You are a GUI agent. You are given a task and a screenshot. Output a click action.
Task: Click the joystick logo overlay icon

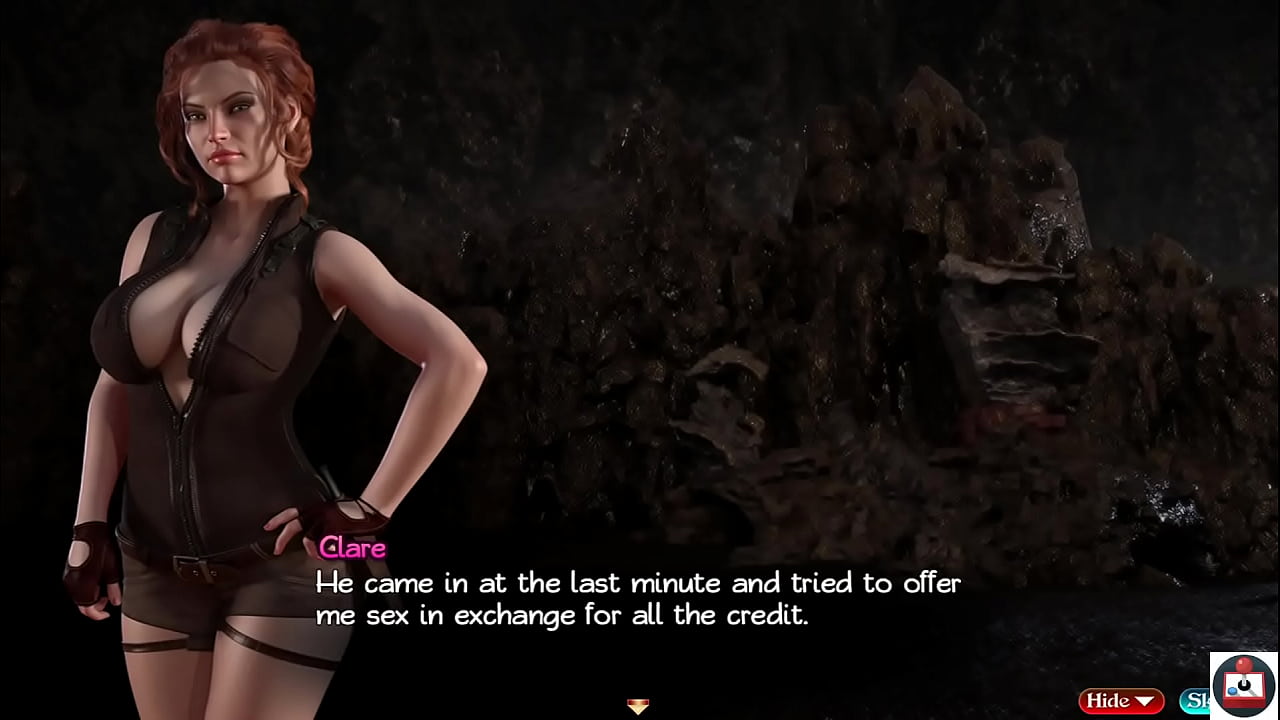1243,685
